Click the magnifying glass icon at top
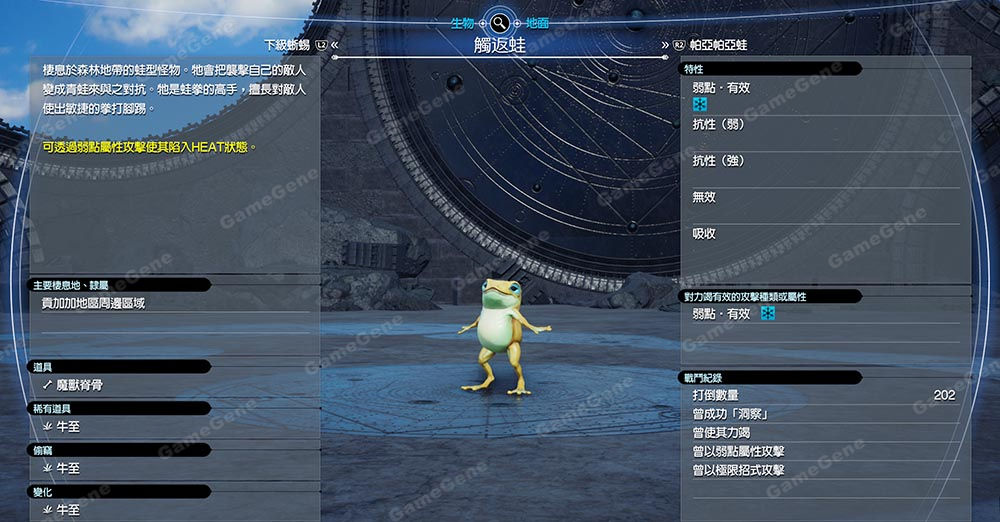This screenshot has width=1000, height=522. [498, 22]
